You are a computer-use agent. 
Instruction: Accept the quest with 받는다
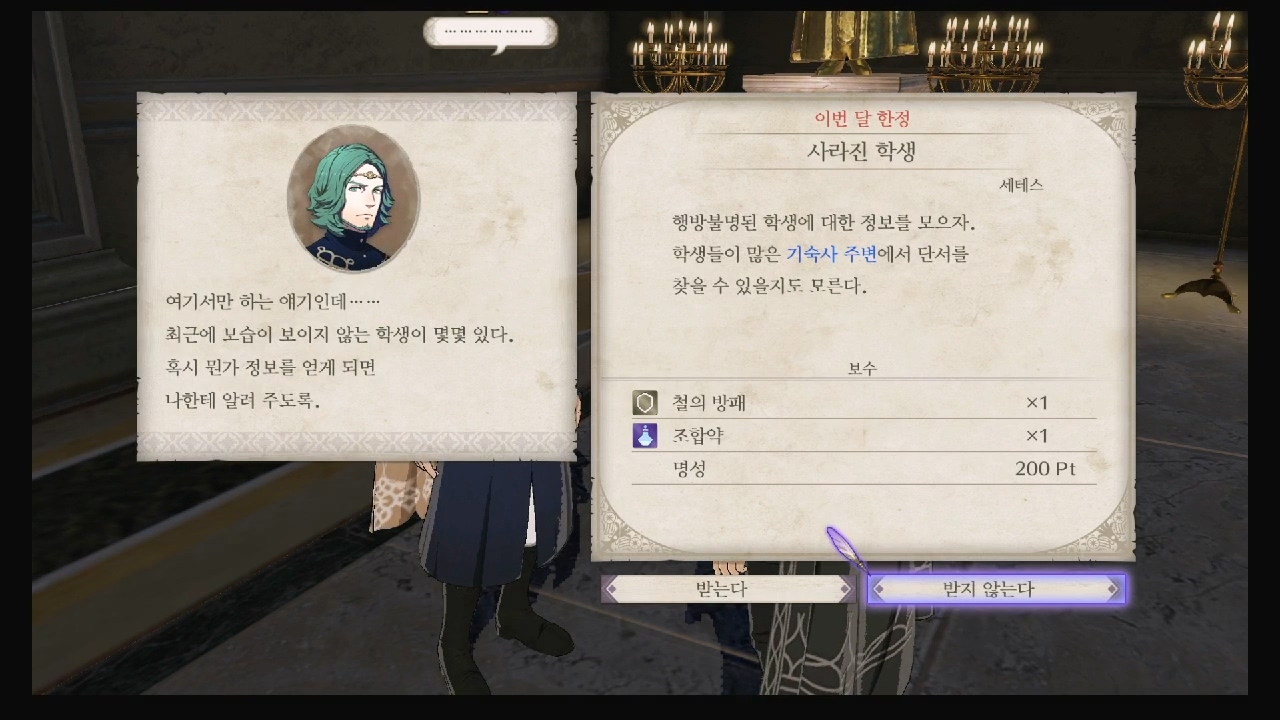[x=727, y=589]
